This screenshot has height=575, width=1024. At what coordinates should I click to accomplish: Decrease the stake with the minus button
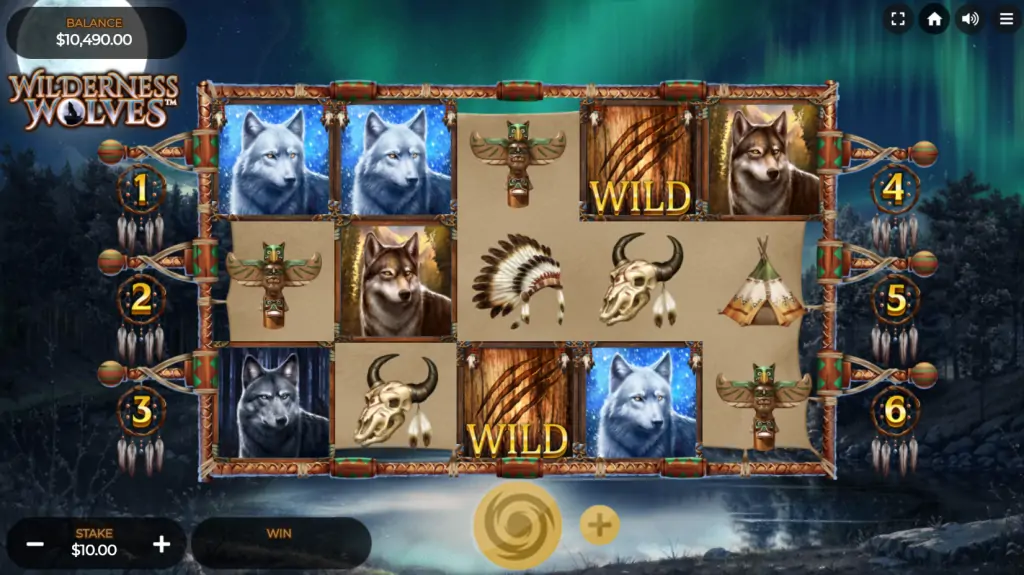point(35,544)
